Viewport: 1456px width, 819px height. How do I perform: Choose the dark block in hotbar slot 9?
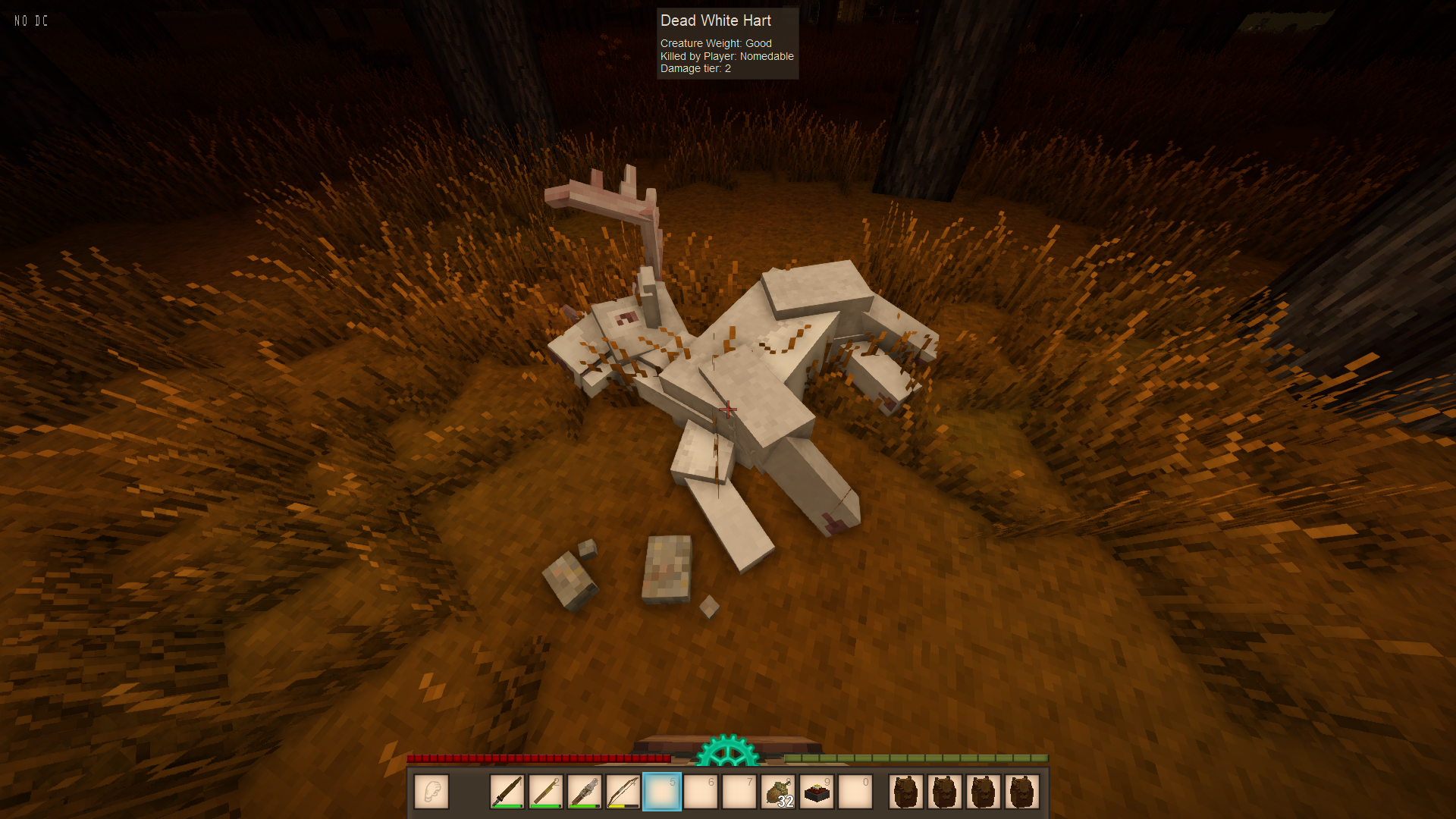pyautogui.click(x=817, y=792)
